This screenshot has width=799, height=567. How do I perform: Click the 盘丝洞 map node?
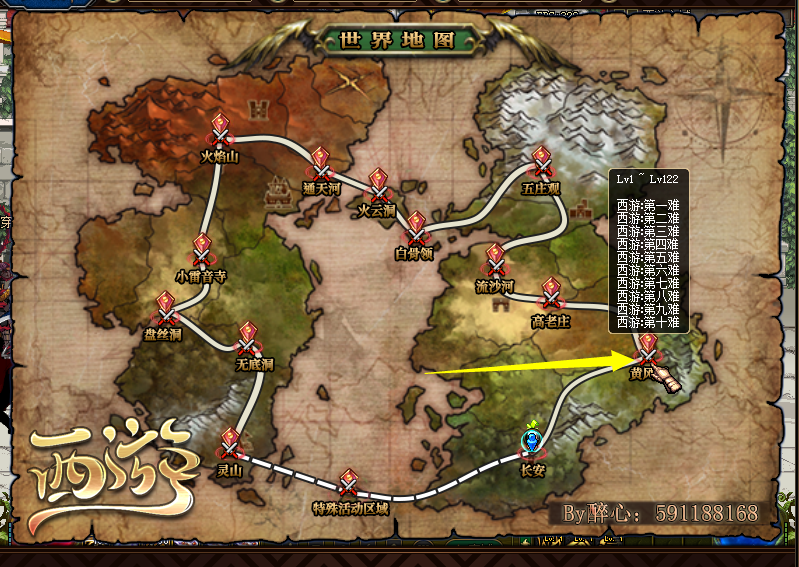coord(165,309)
